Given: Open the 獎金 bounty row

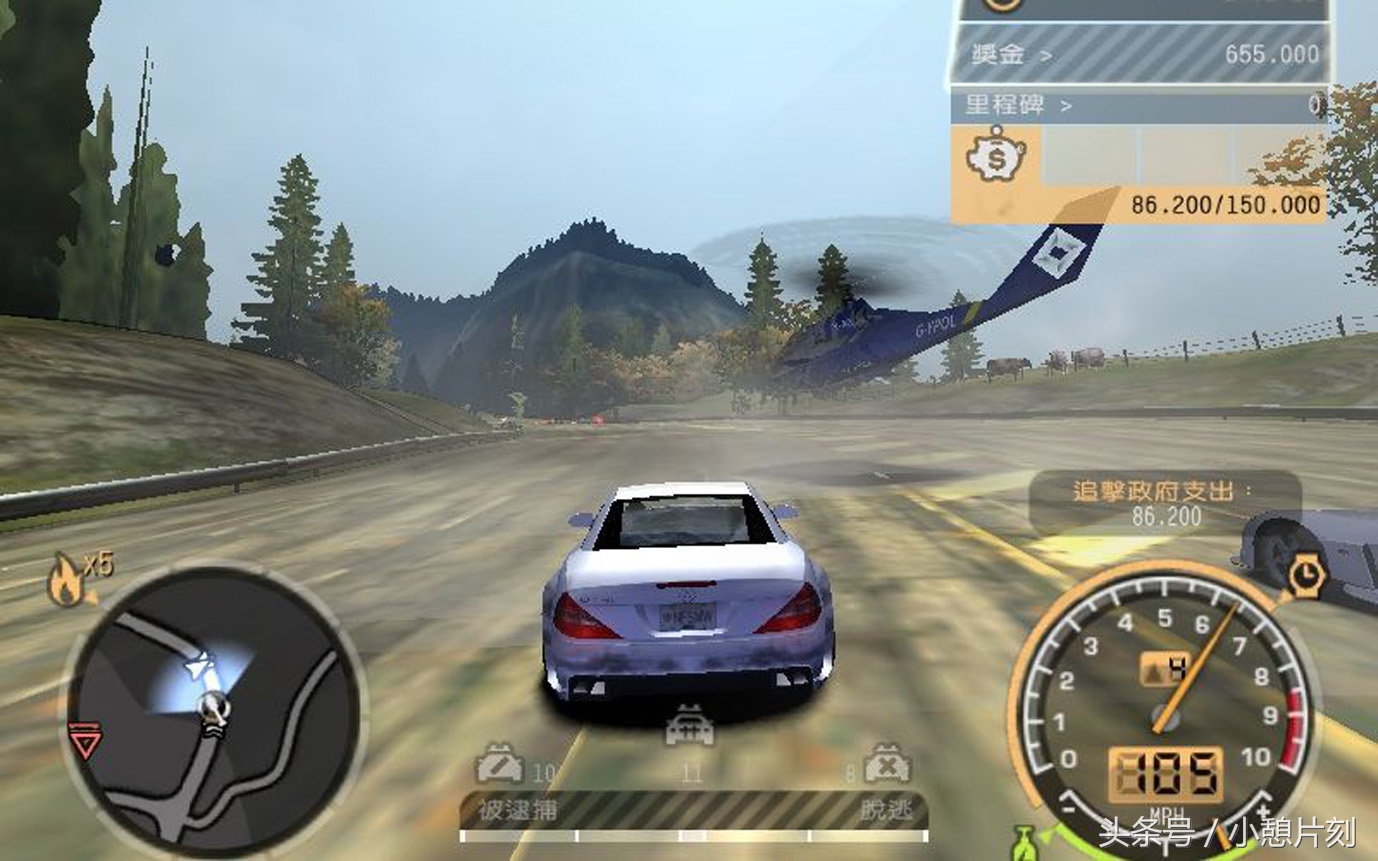Looking at the screenshot, I should (x=1138, y=55).
